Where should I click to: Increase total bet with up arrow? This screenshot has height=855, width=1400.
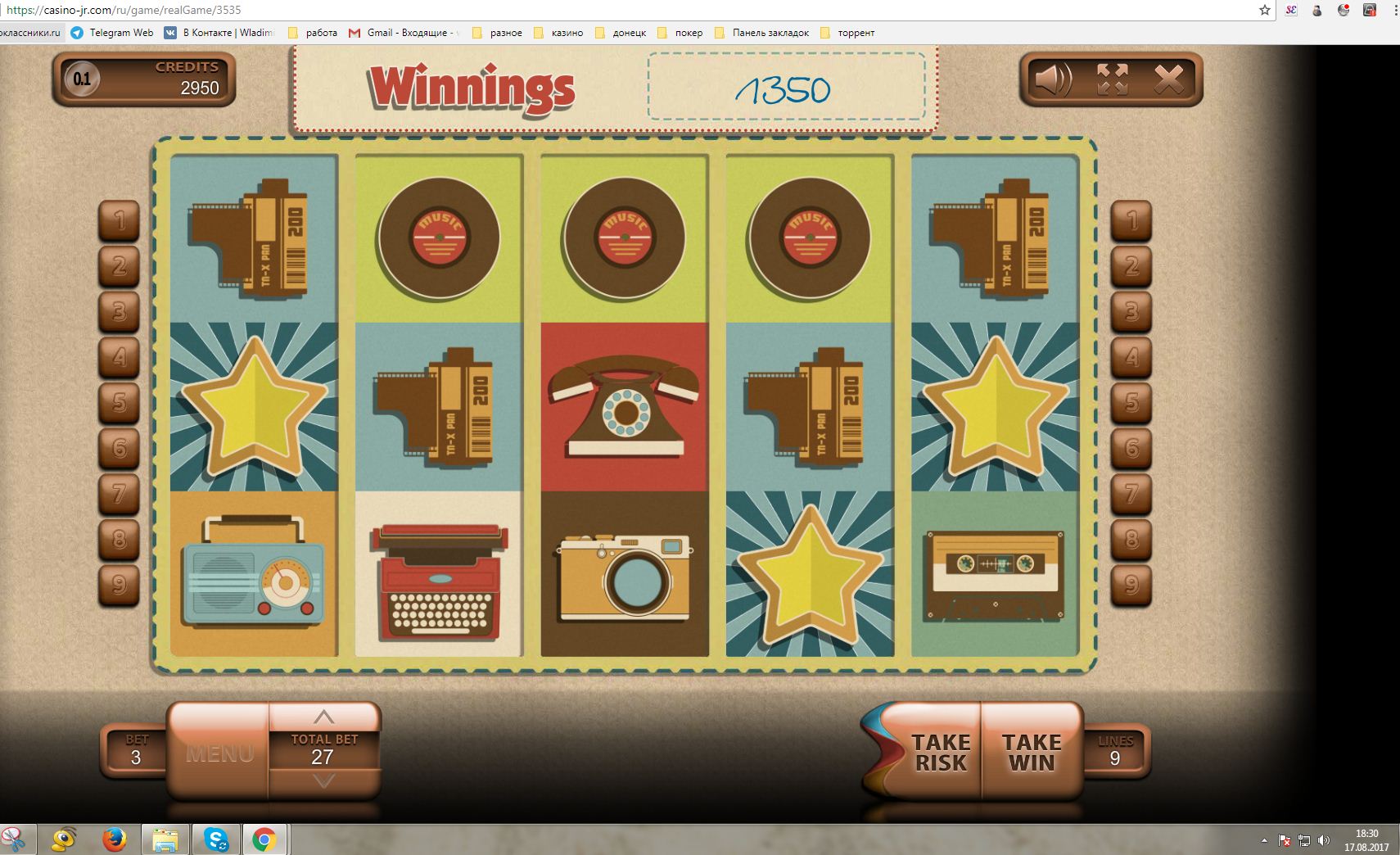point(324,717)
